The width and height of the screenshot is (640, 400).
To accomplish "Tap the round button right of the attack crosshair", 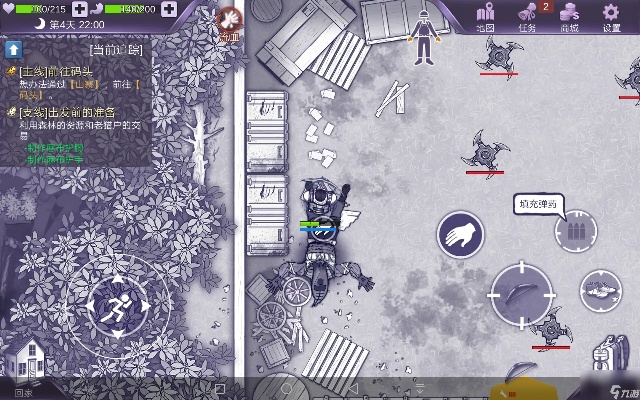I will pos(600,291).
